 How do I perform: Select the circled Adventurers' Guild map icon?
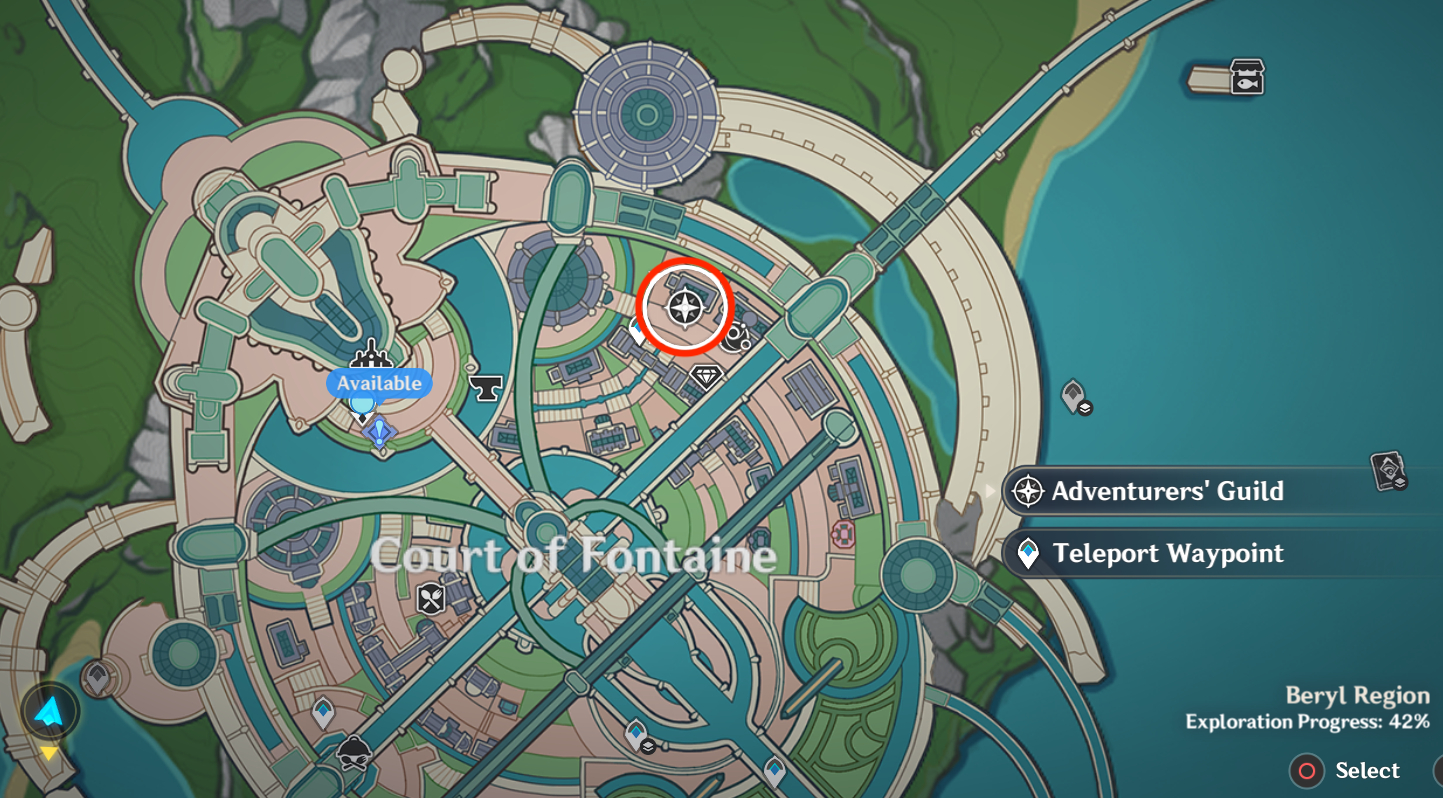(x=685, y=308)
